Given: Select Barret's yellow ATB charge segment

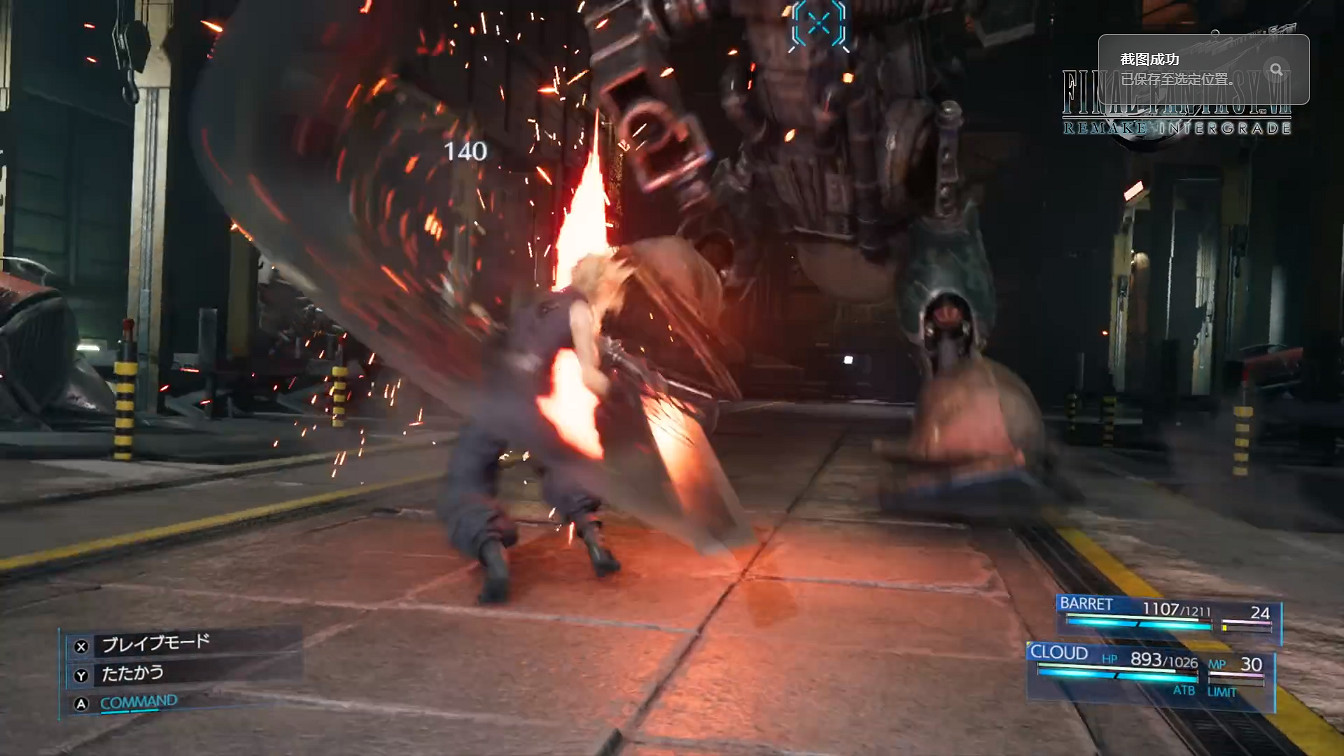Looking at the screenshot, I should tap(1226, 626).
